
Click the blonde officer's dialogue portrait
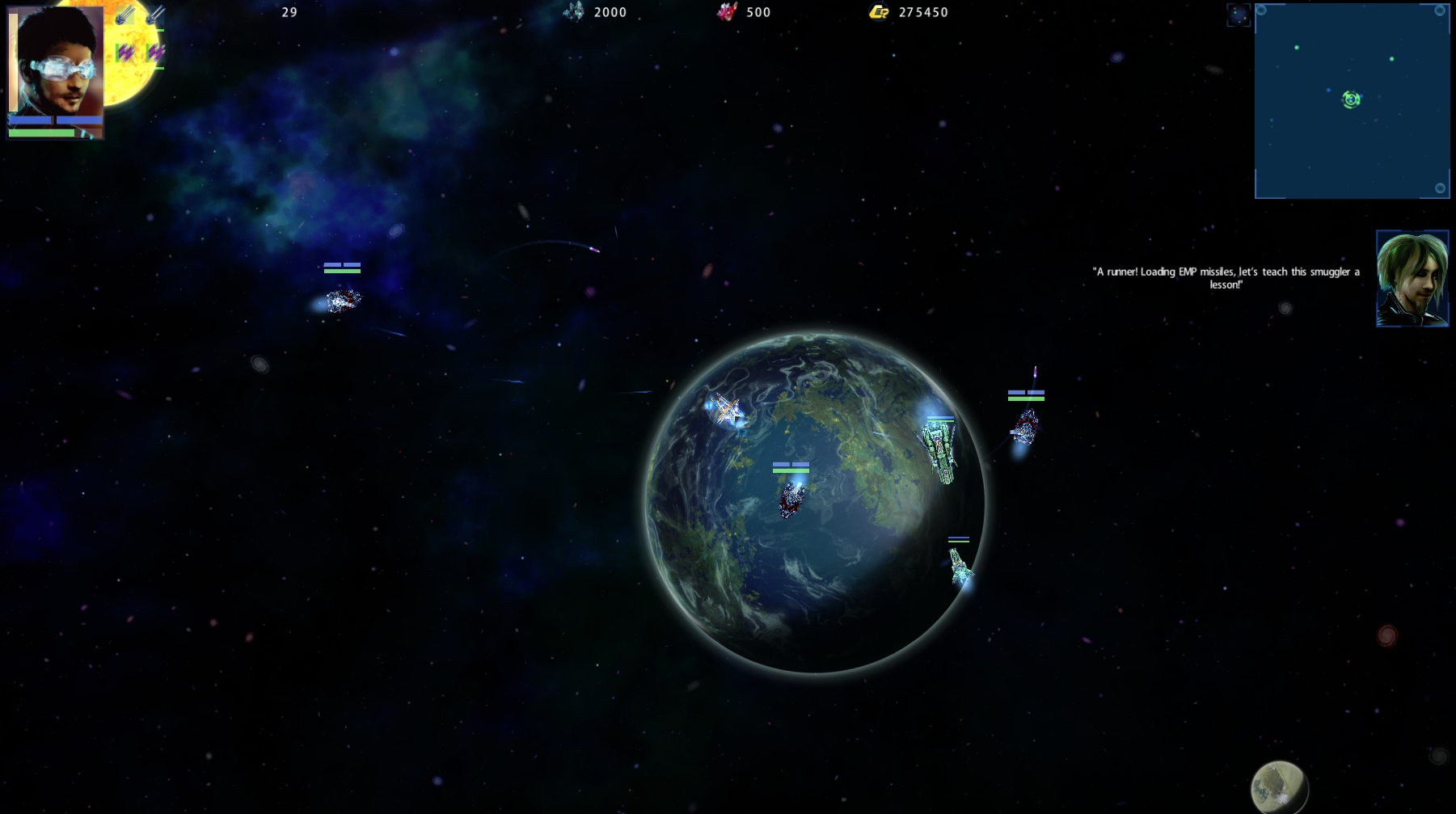pos(1412,279)
